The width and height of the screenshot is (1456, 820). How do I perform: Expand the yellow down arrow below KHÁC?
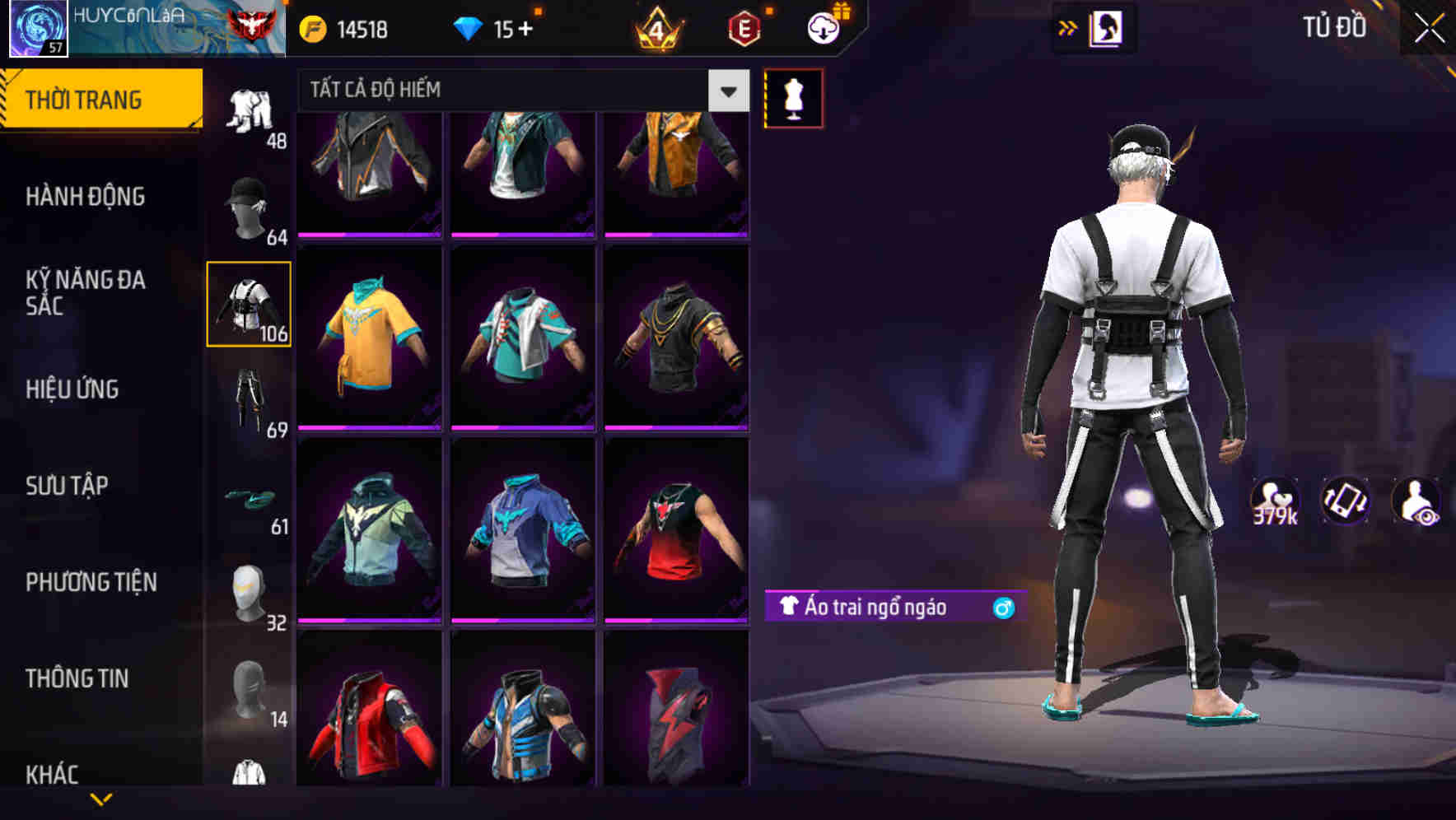point(101,799)
